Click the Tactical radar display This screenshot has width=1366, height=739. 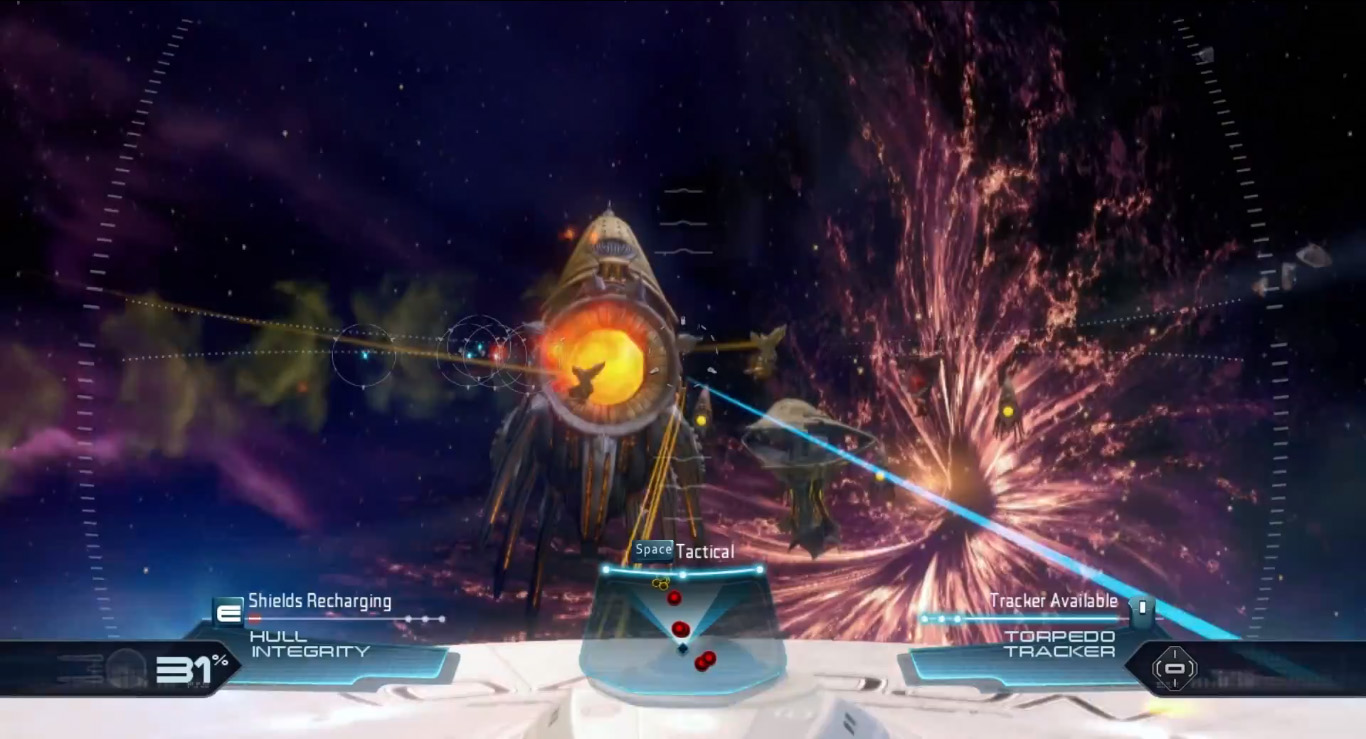click(x=682, y=626)
